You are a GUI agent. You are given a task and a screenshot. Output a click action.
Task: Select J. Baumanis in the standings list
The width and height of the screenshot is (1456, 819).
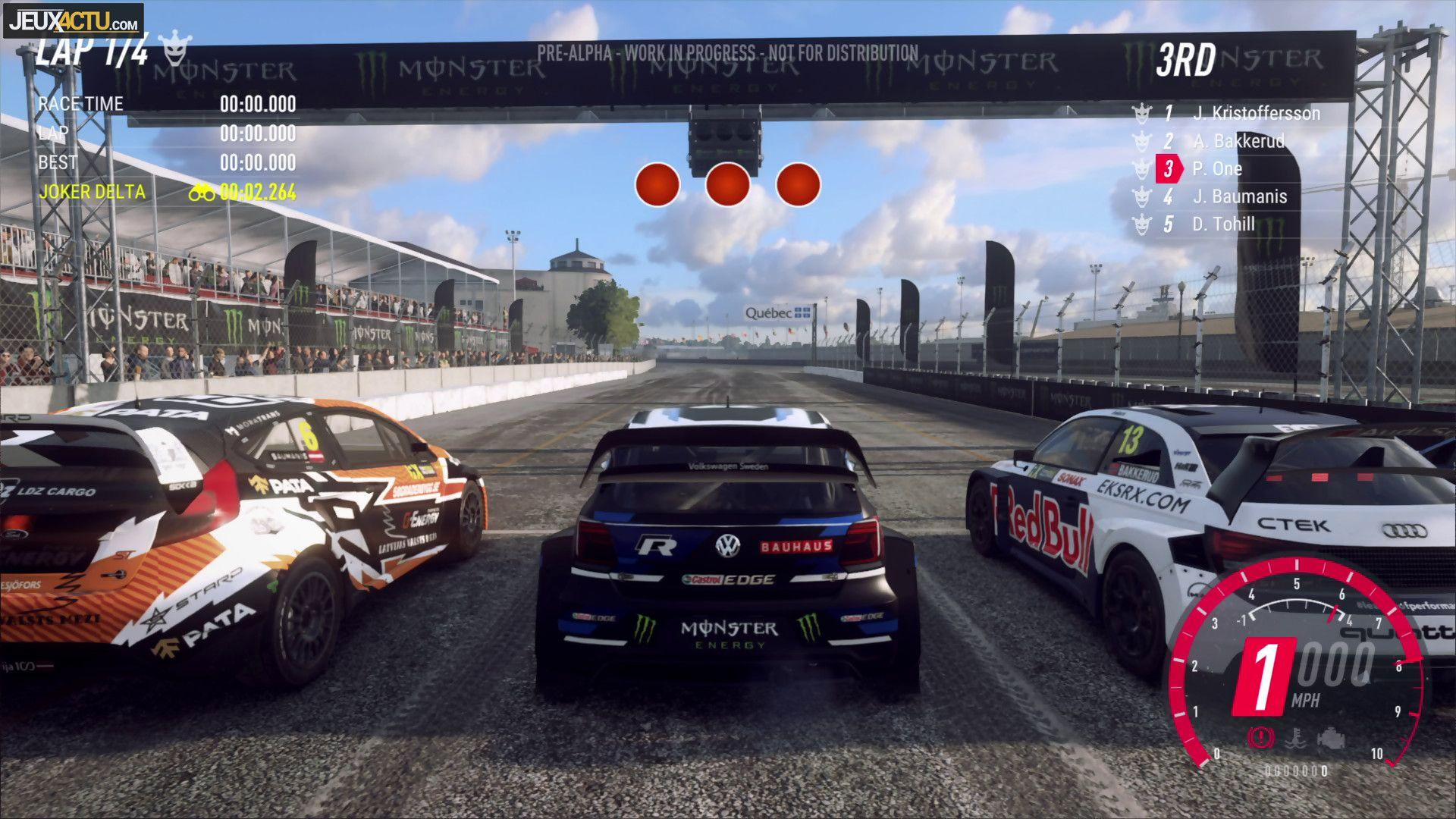[x=1239, y=196]
